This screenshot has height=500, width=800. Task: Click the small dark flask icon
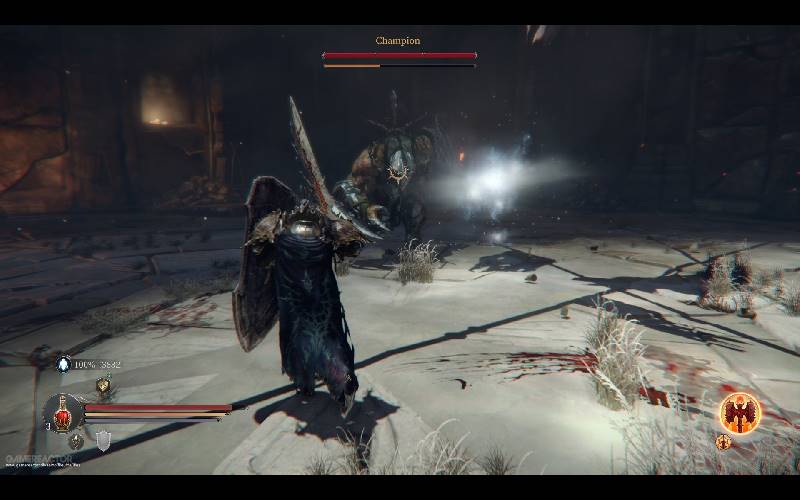[x=76, y=440]
